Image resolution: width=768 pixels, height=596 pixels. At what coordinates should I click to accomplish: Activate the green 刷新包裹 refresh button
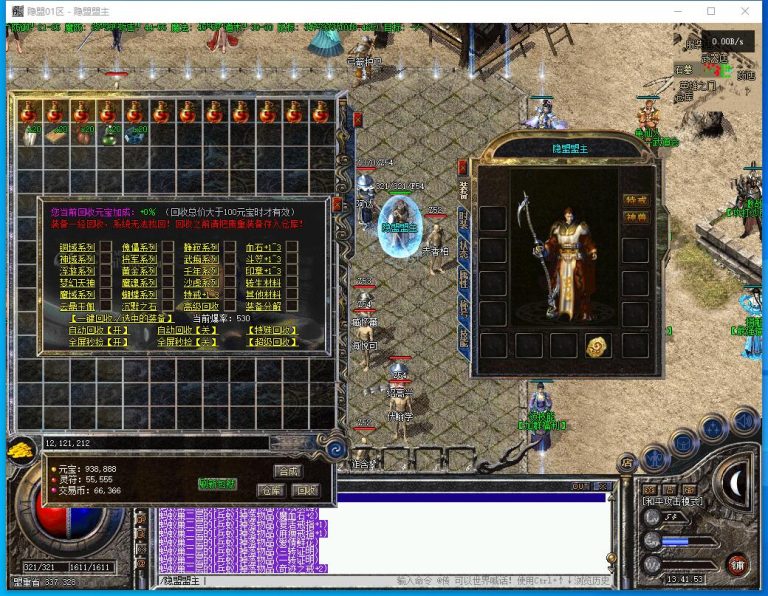tap(217, 484)
